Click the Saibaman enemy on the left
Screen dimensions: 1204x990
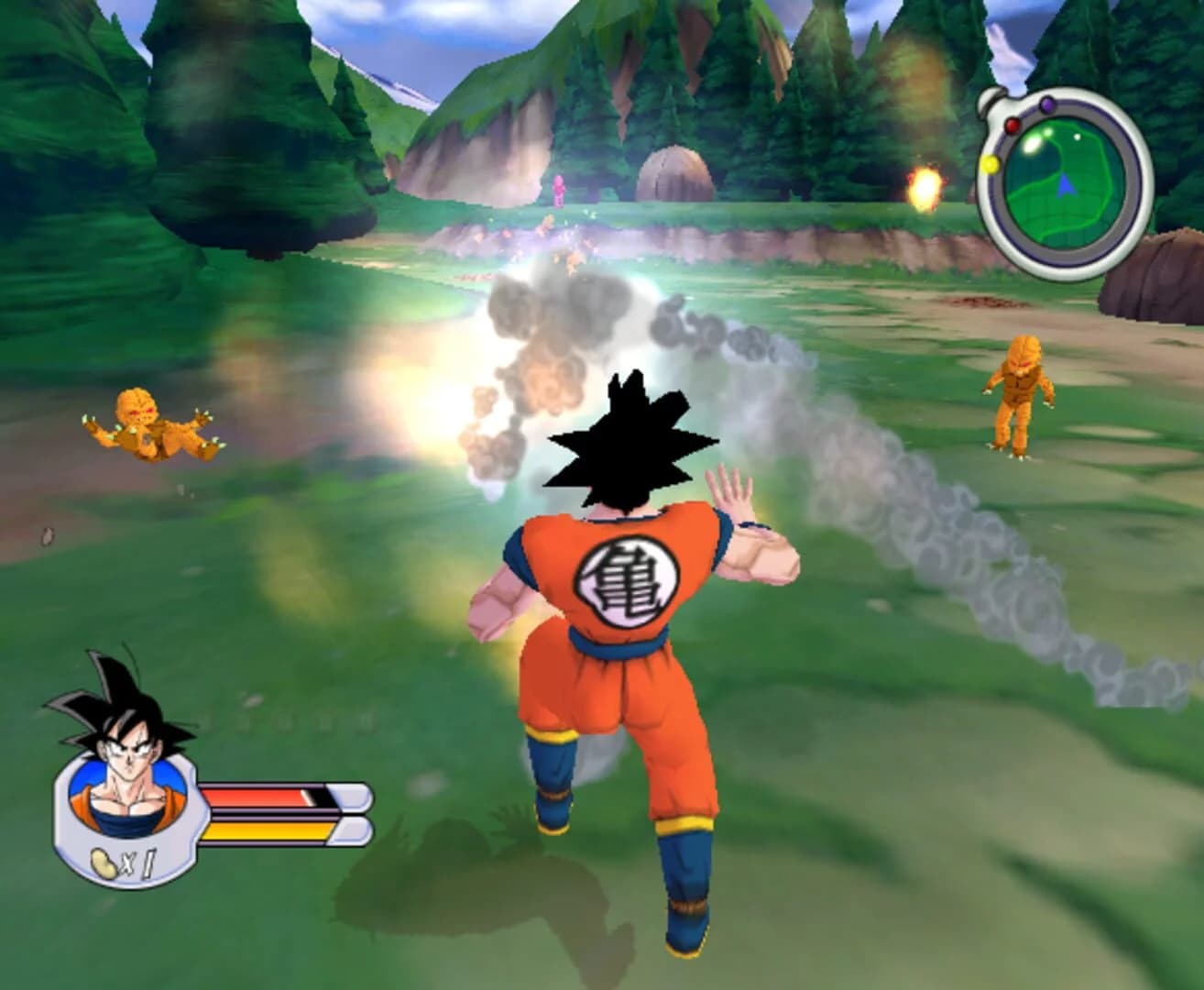(147, 426)
